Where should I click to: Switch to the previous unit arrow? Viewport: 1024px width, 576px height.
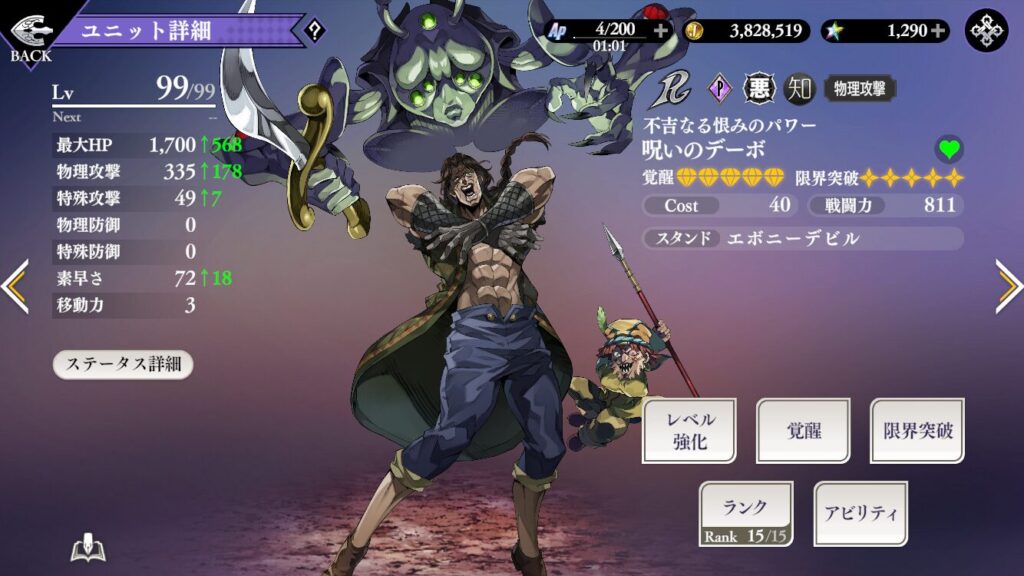coord(15,287)
